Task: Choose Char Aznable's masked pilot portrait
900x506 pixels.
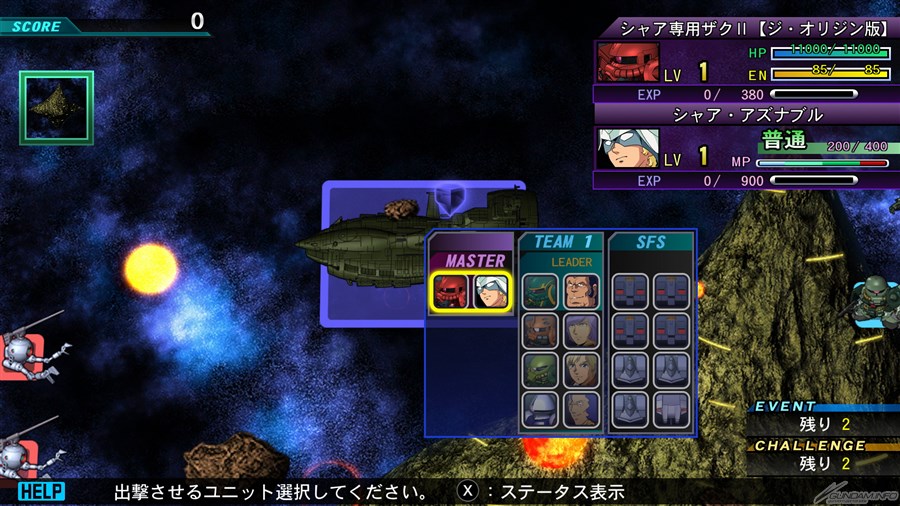Action: click(490, 291)
